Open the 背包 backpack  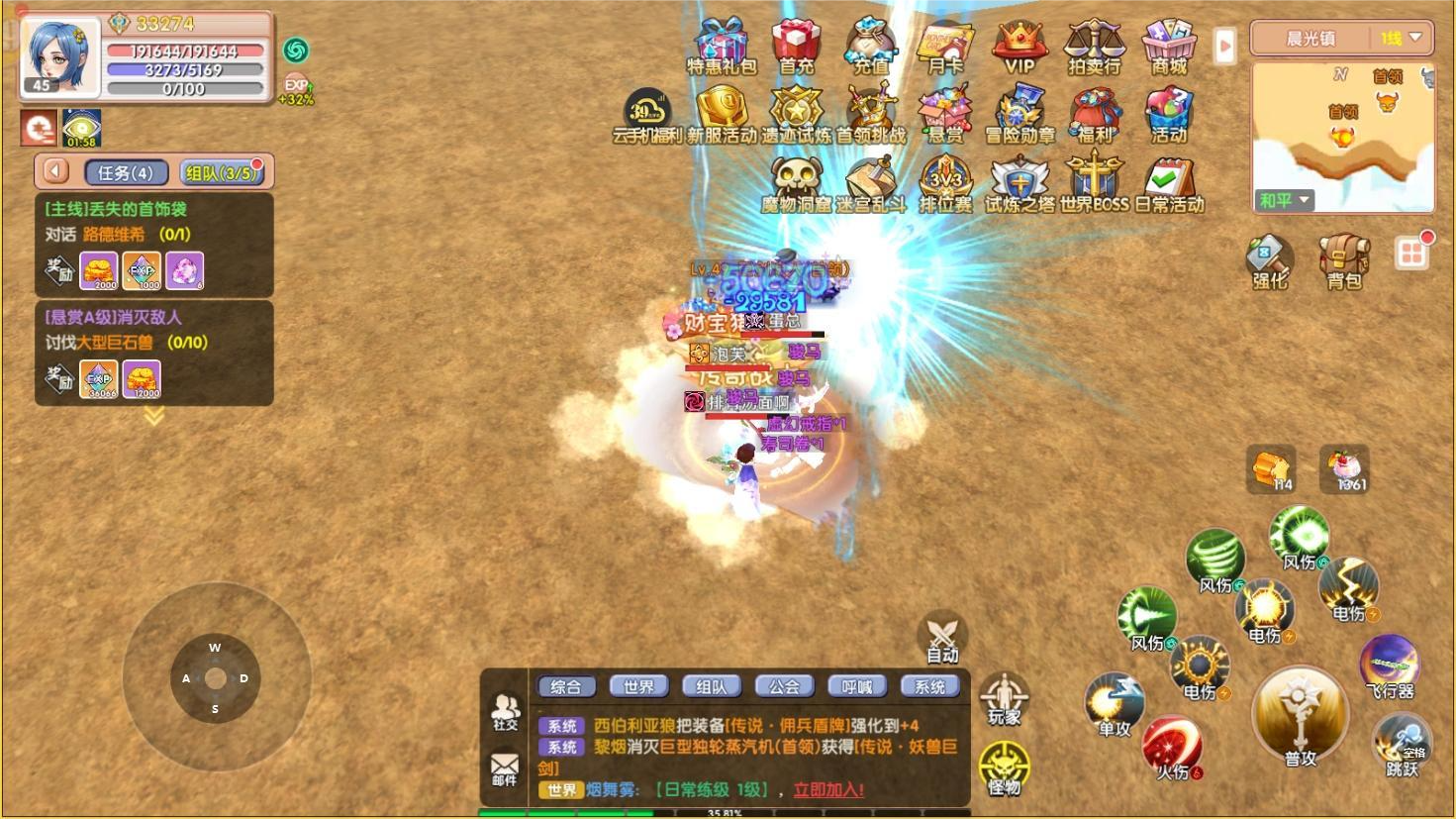(x=1343, y=260)
